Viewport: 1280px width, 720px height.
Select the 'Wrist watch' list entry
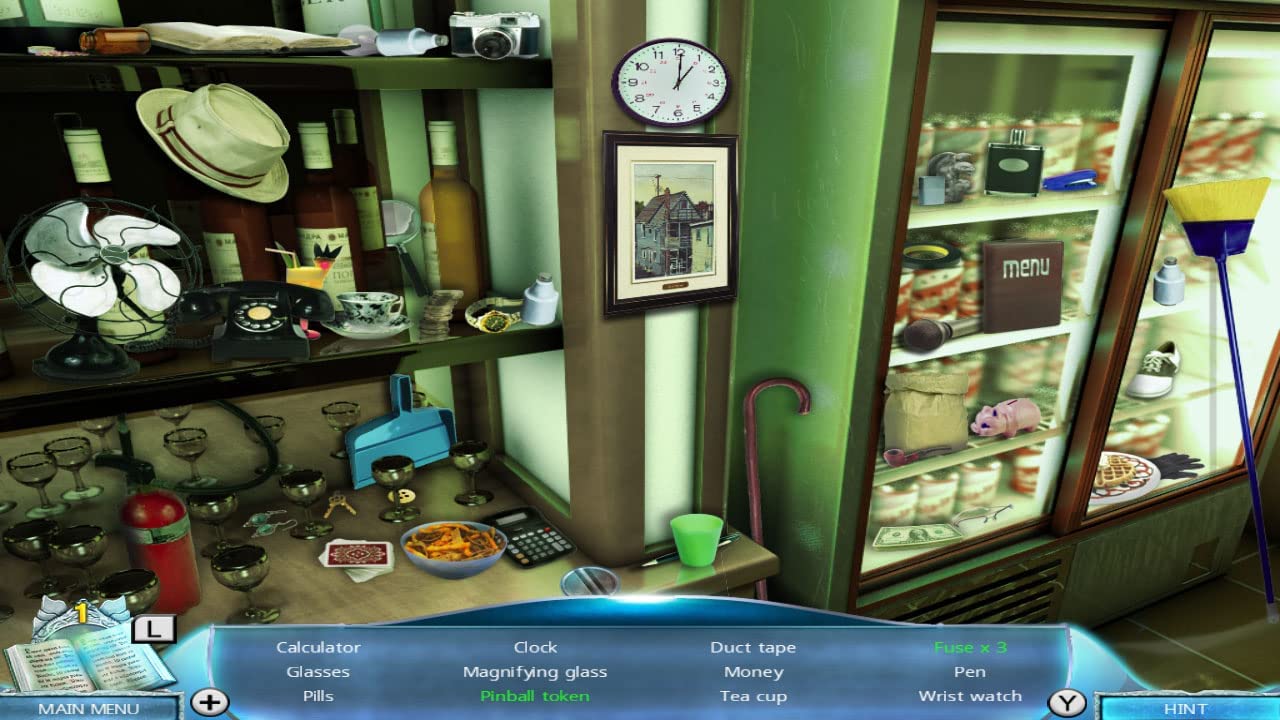tap(969, 695)
